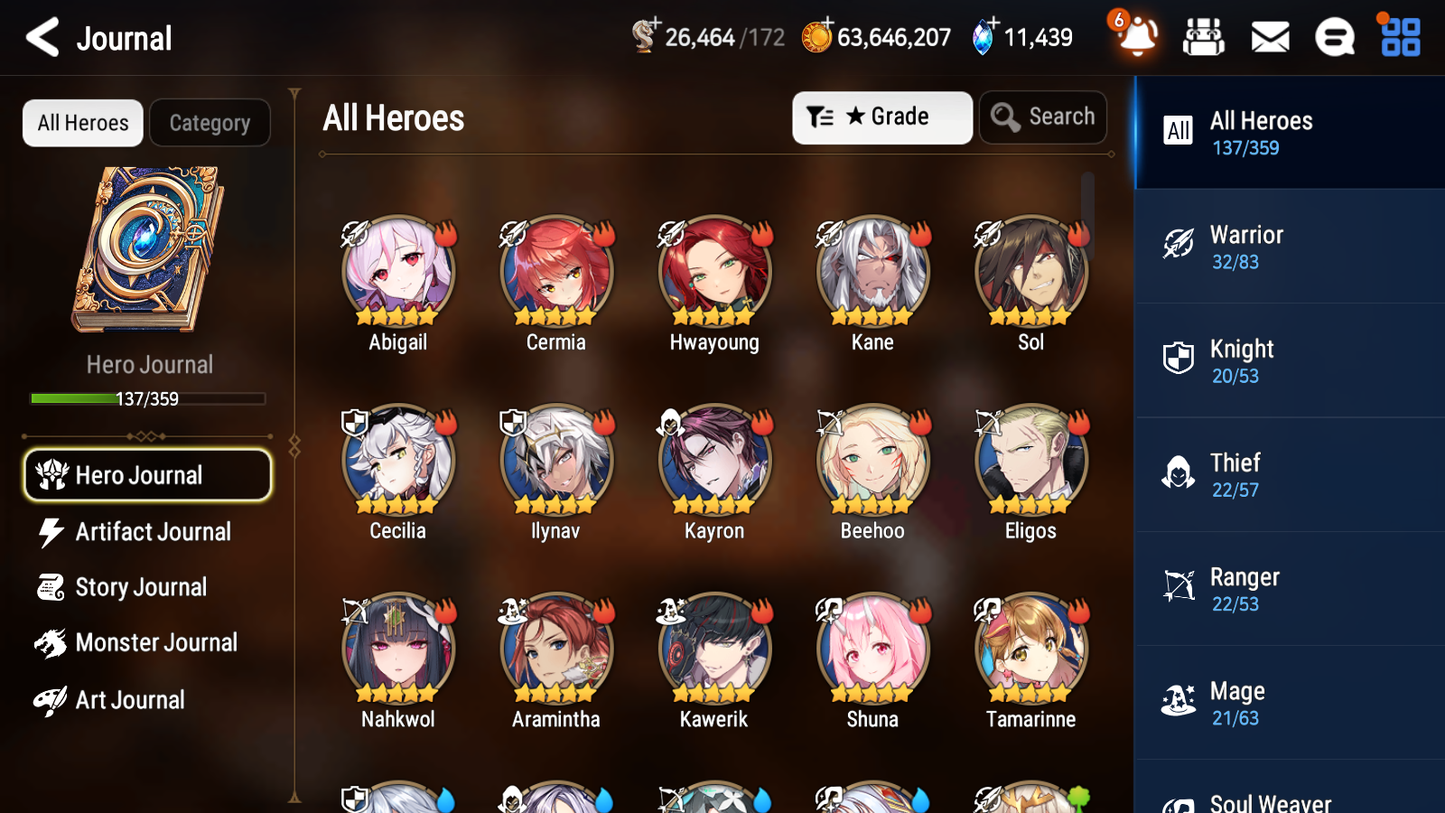This screenshot has height=813, width=1445.
Task: Toggle the All Heroes filter in left panel
Action: pyautogui.click(x=82, y=122)
